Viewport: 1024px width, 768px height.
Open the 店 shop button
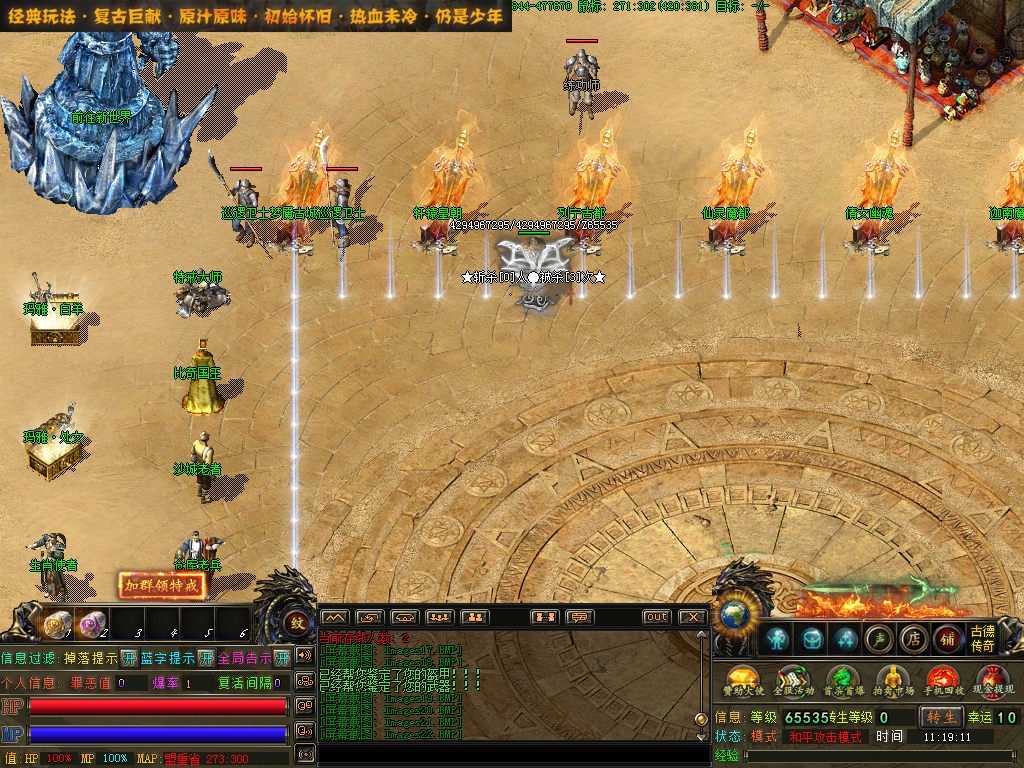coord(912,638)
